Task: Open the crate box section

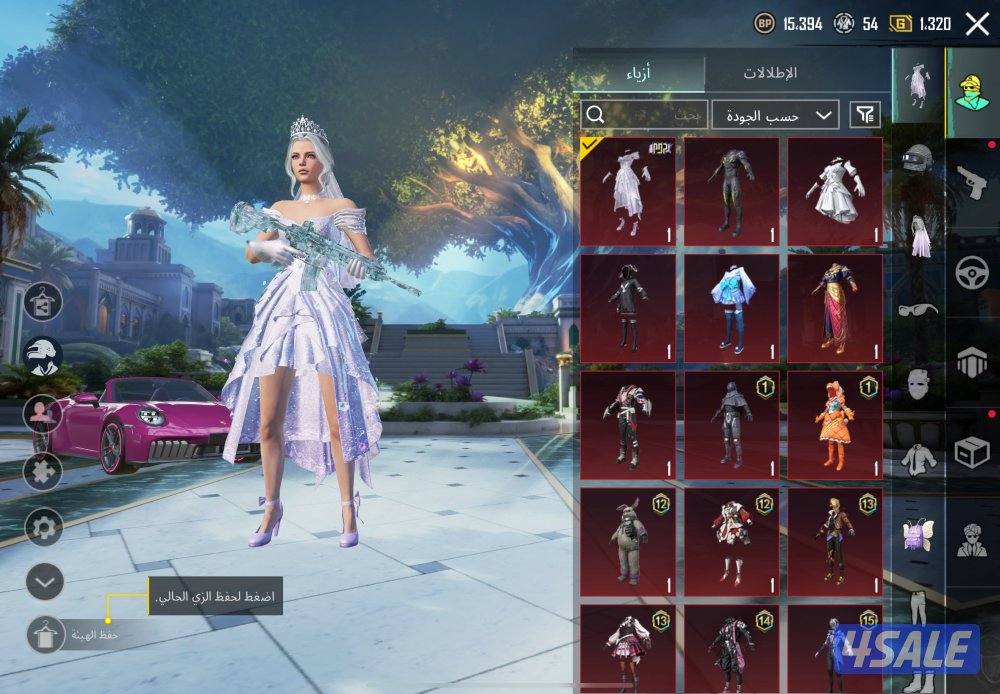Action: (972, 452)
